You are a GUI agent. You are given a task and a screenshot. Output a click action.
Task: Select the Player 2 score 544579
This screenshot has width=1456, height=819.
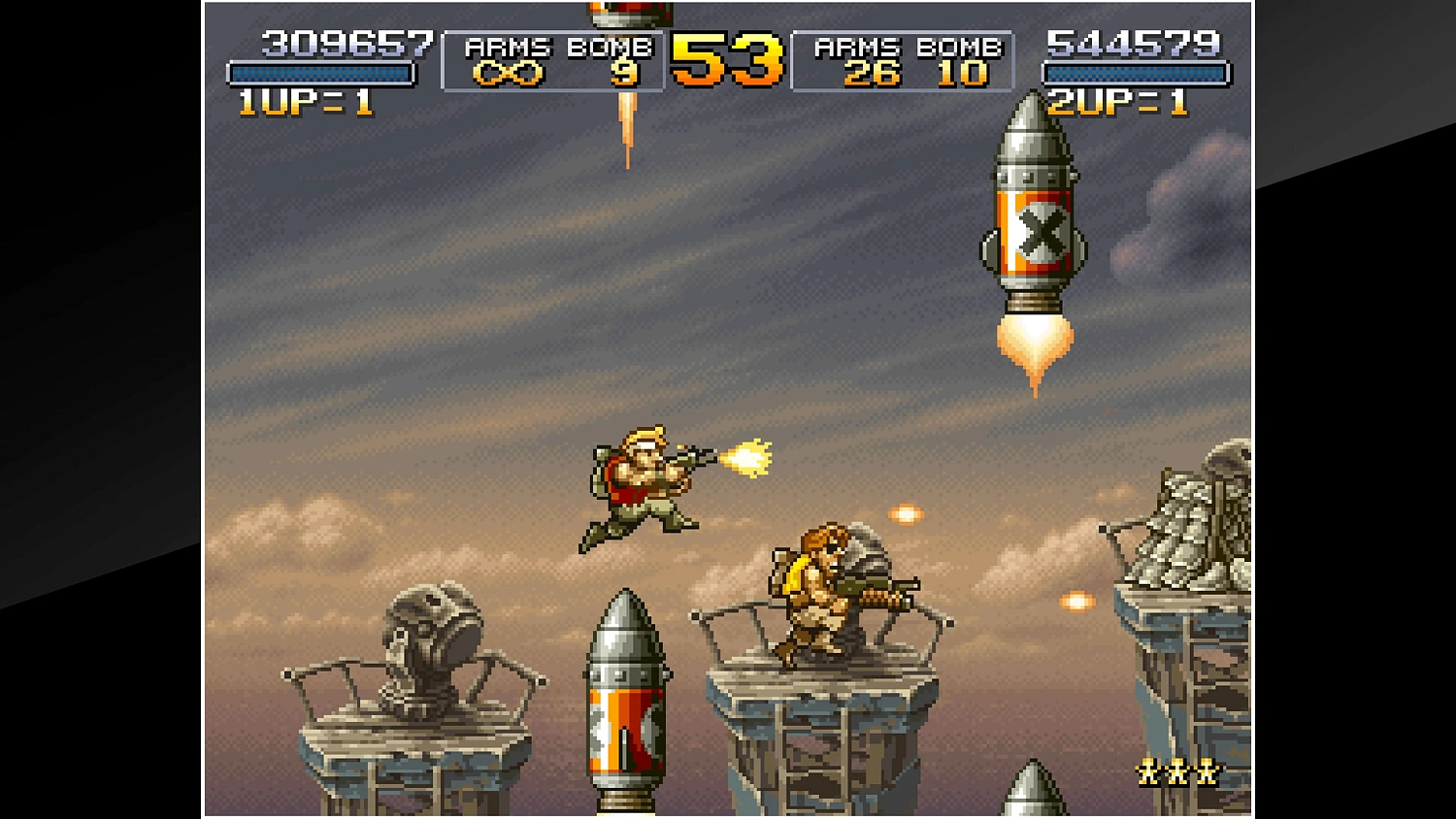(x=1133, y=43)
